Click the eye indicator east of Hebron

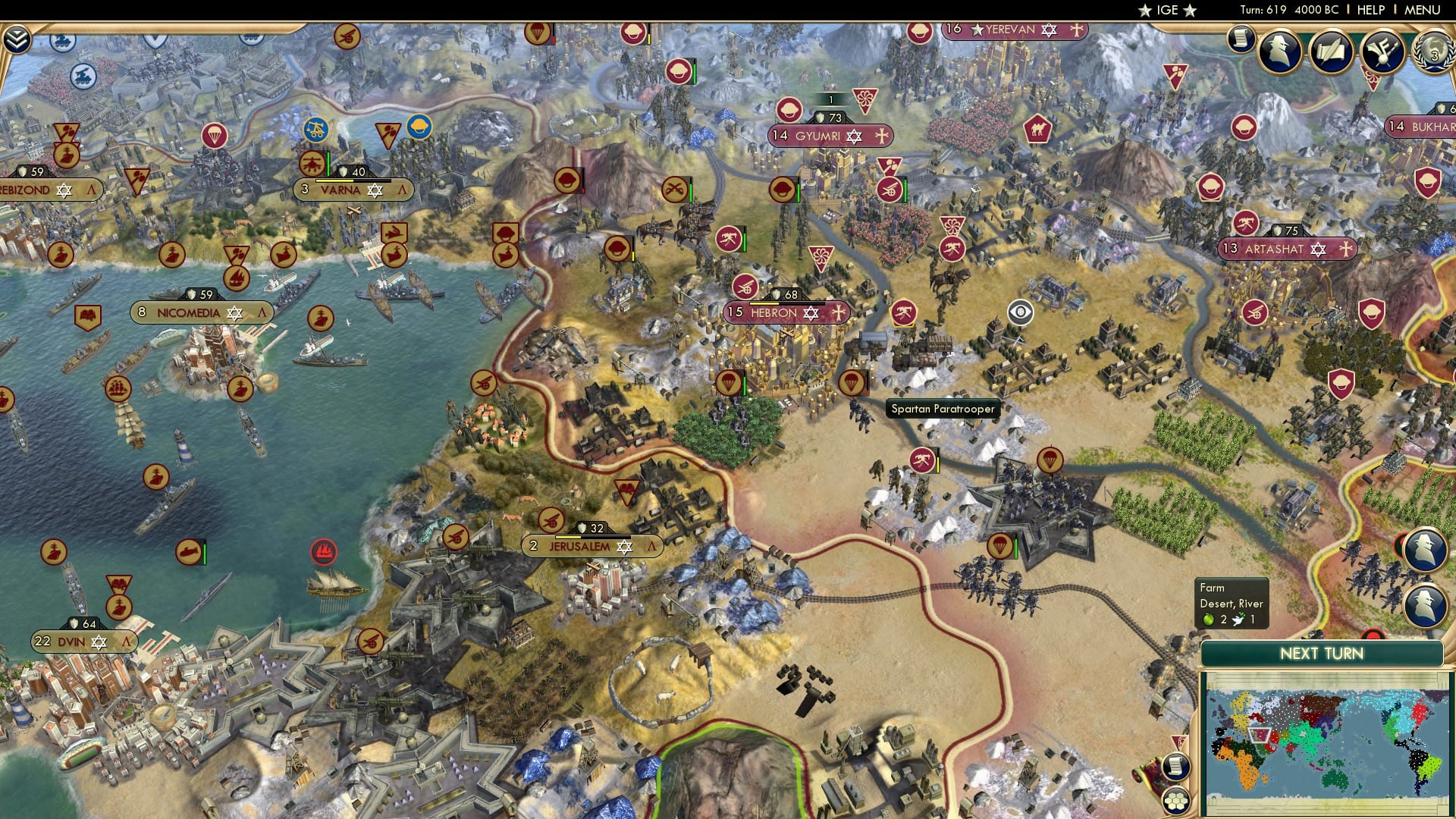click(1020, 312)
